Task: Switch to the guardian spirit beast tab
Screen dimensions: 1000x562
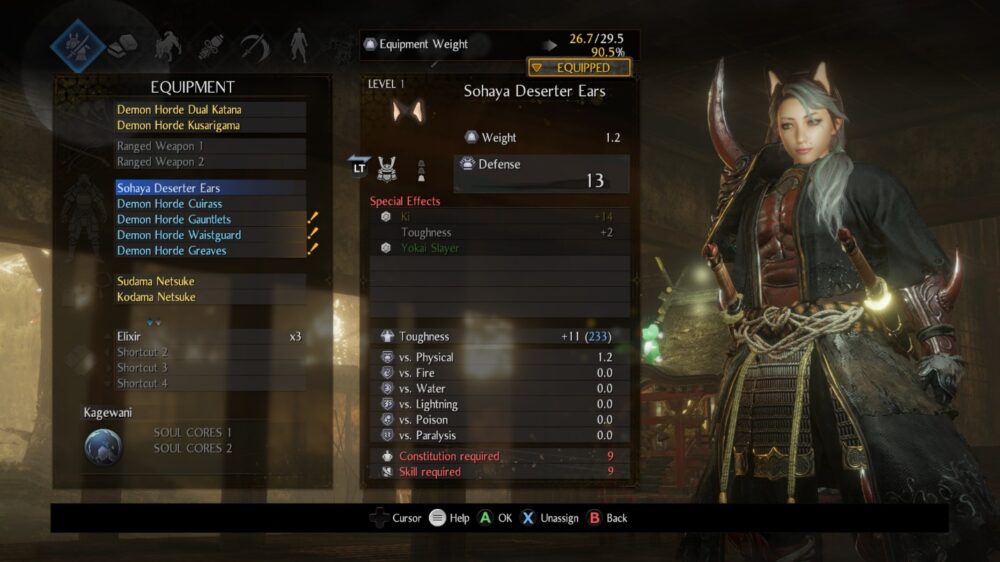Action: (167, 46)
